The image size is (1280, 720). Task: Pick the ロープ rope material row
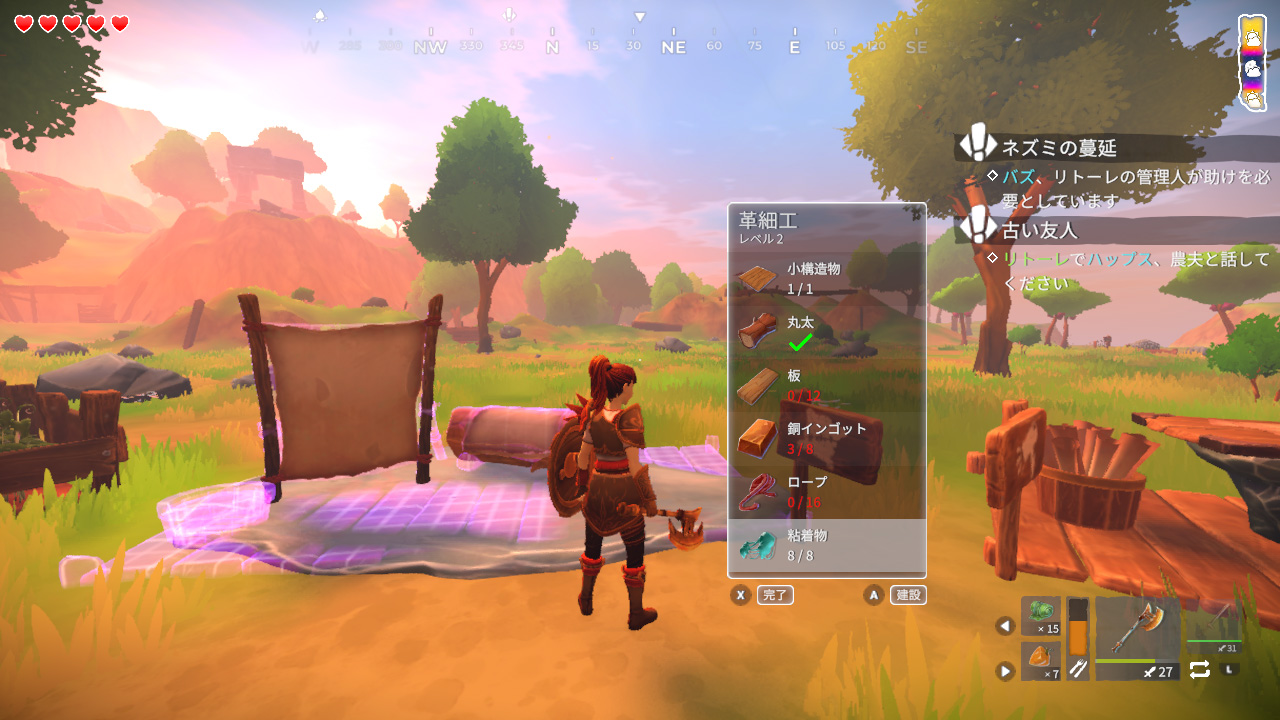[826, 492]
